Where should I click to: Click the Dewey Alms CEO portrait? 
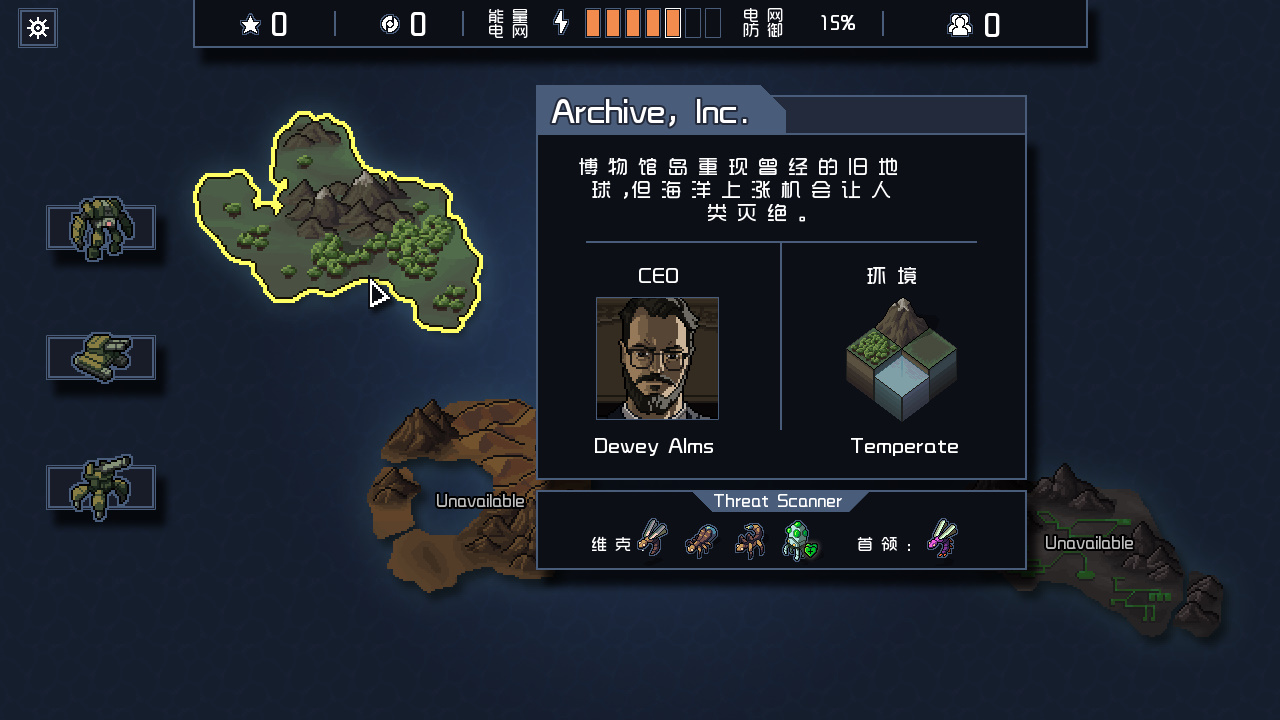[657, 358]
